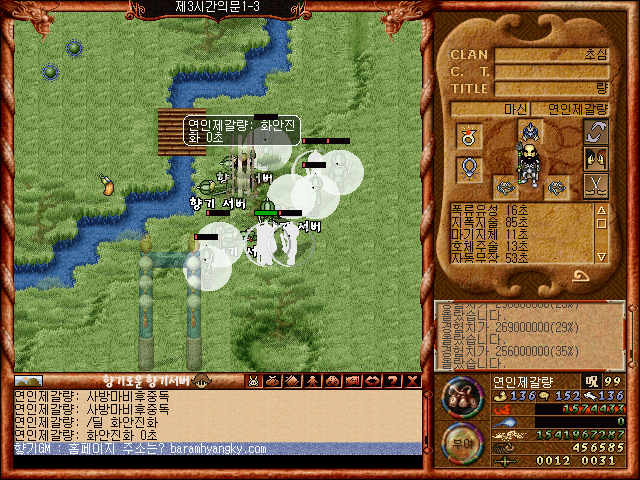Select the red-gem ring equipment slot
The image size is (640, 480).
pyautogui.click(x=468, y=135)
